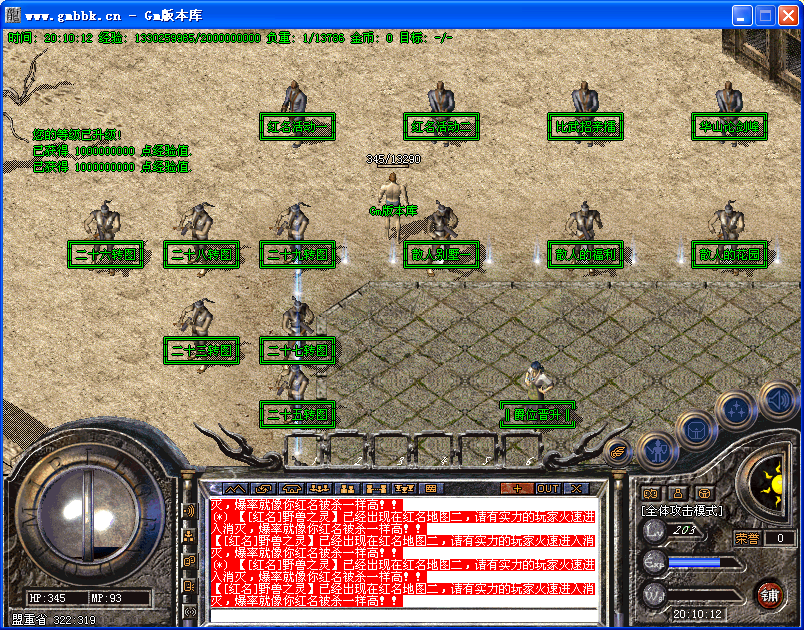Toggle sound with the speaker button
The height and width of the screenshot is (630, 804).
click(x=778, y=400)
